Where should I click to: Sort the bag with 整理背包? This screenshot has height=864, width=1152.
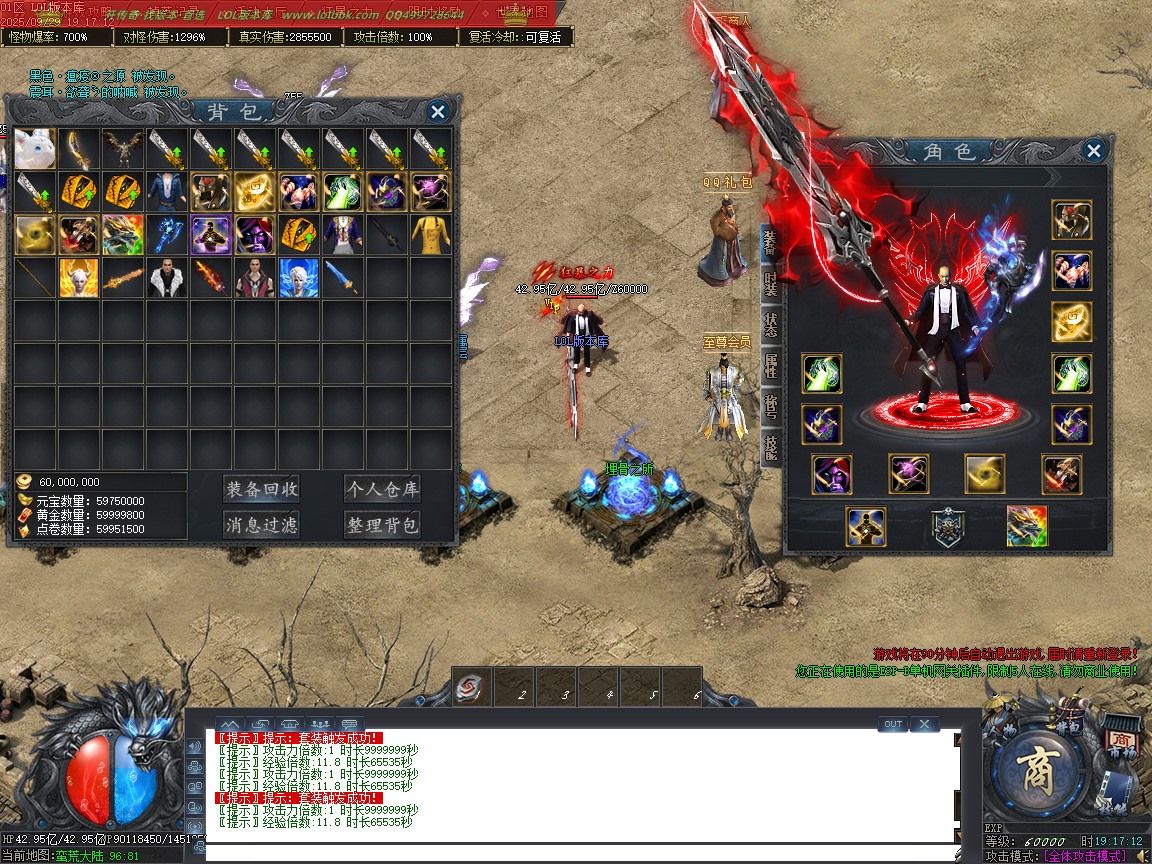point(381,525)
